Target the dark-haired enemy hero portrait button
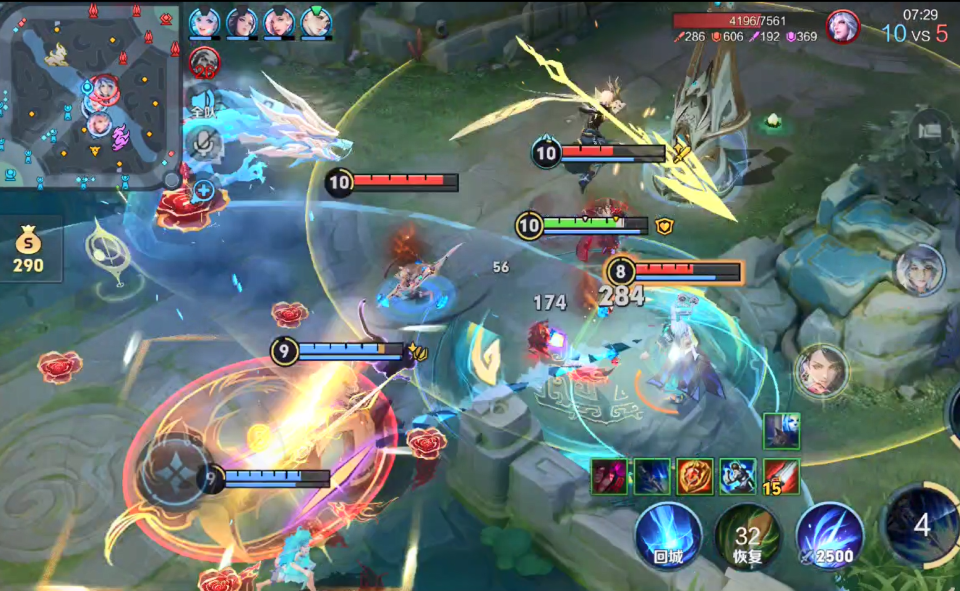Viewport: 960px width, 591px height. click(821, 370)
